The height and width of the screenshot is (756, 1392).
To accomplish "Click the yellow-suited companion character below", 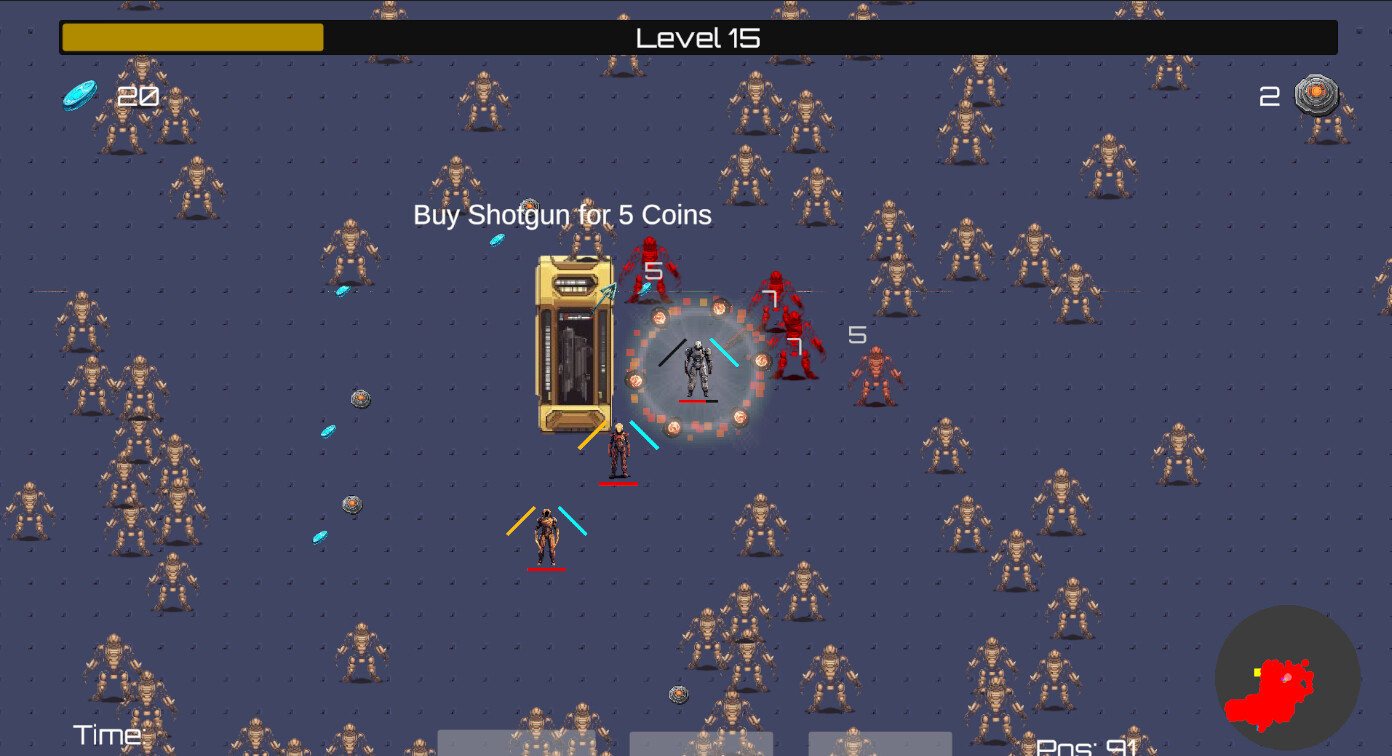I will (x=545, y=535).
